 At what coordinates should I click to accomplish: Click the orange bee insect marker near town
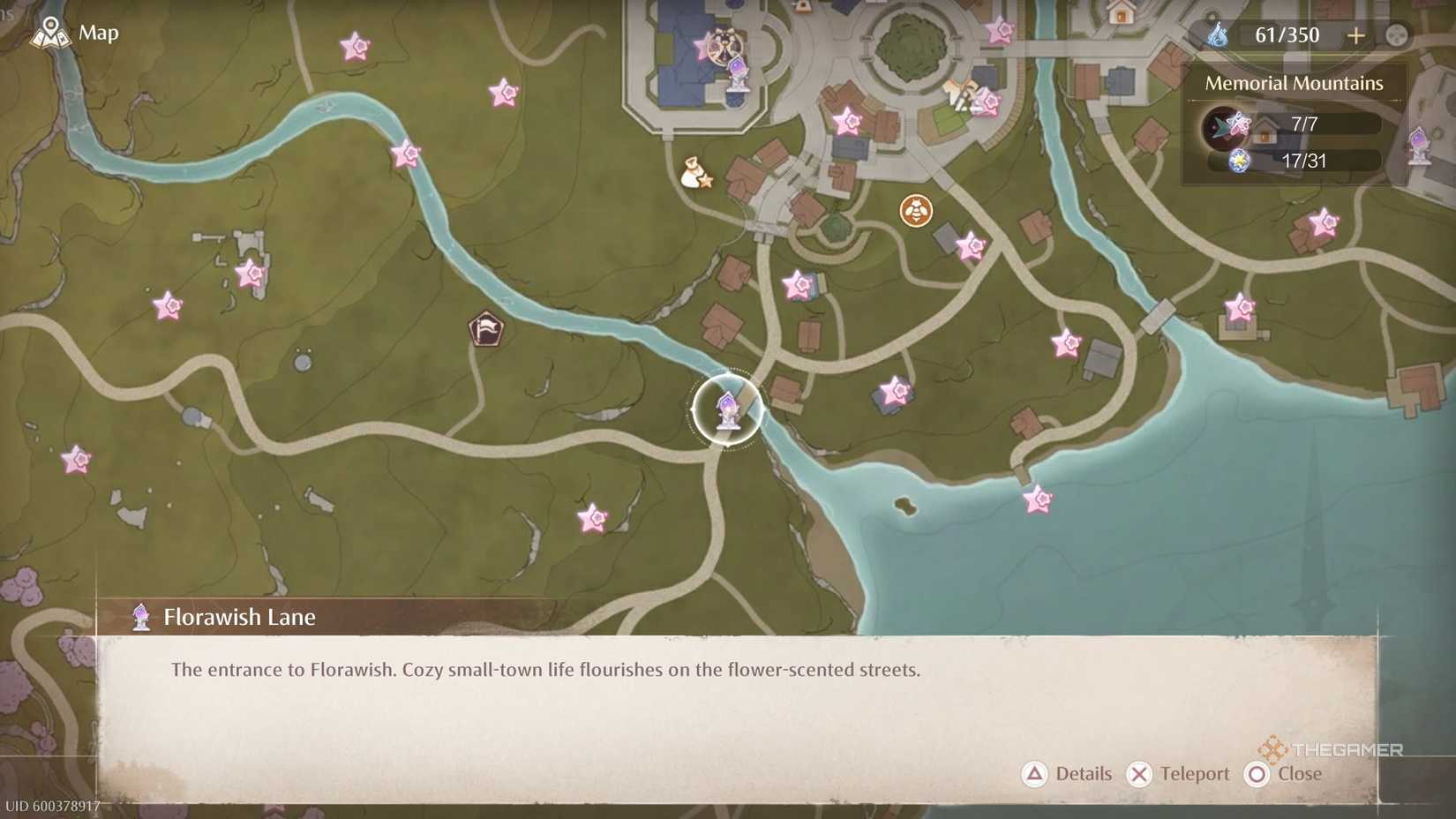click(915, 212)
